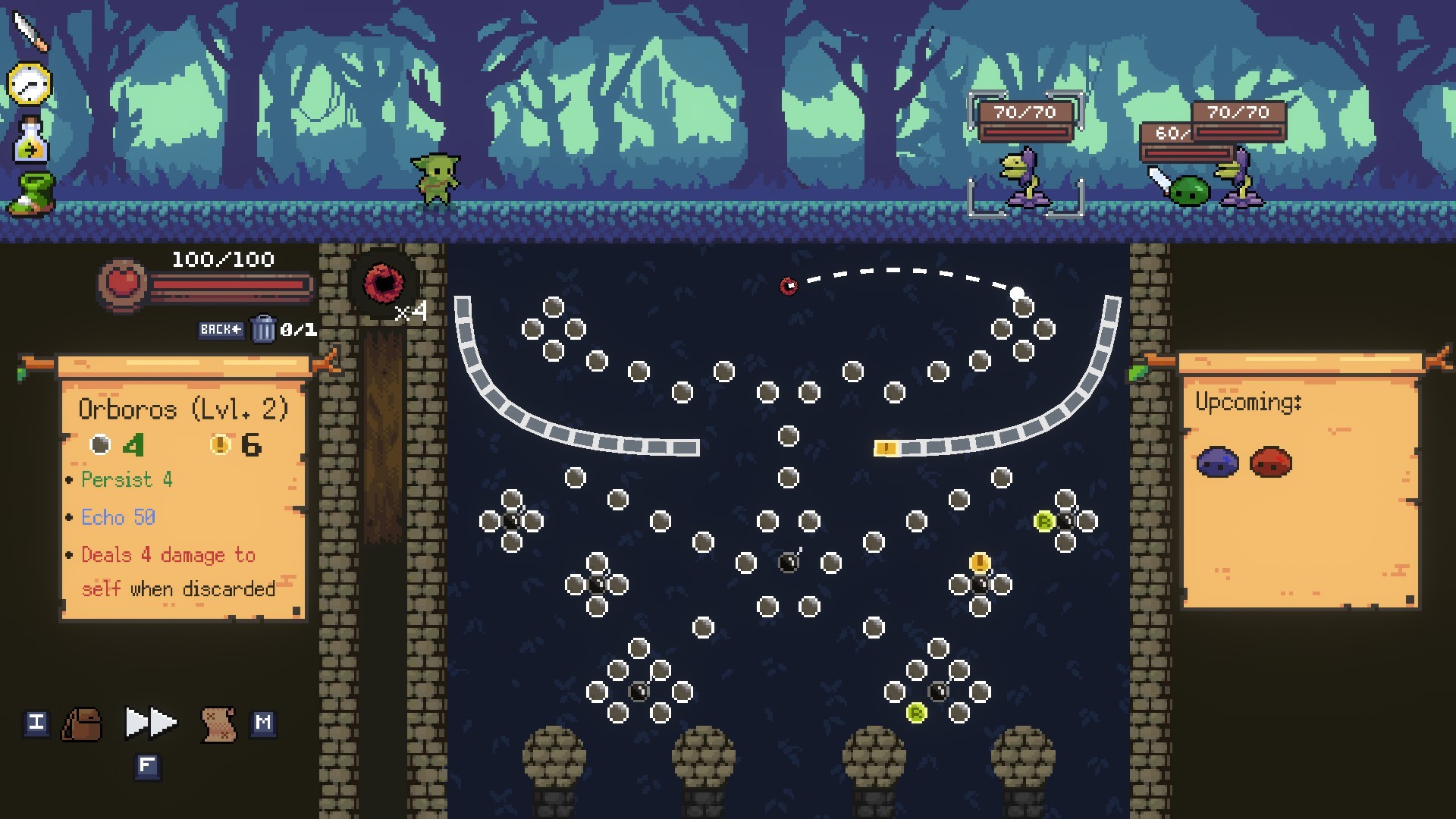Toggle the I inventory key button
This screenshot has height=819, width=1456.
coord(36,723)
